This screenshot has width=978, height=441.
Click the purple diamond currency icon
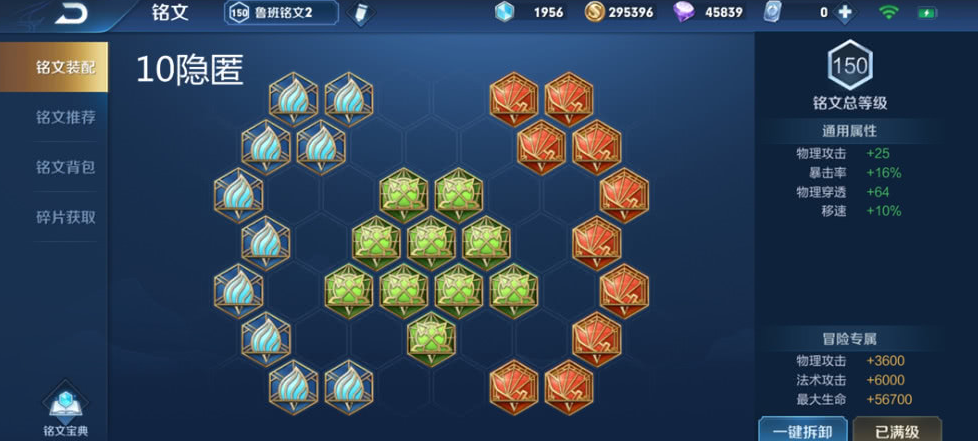(685, 13)
